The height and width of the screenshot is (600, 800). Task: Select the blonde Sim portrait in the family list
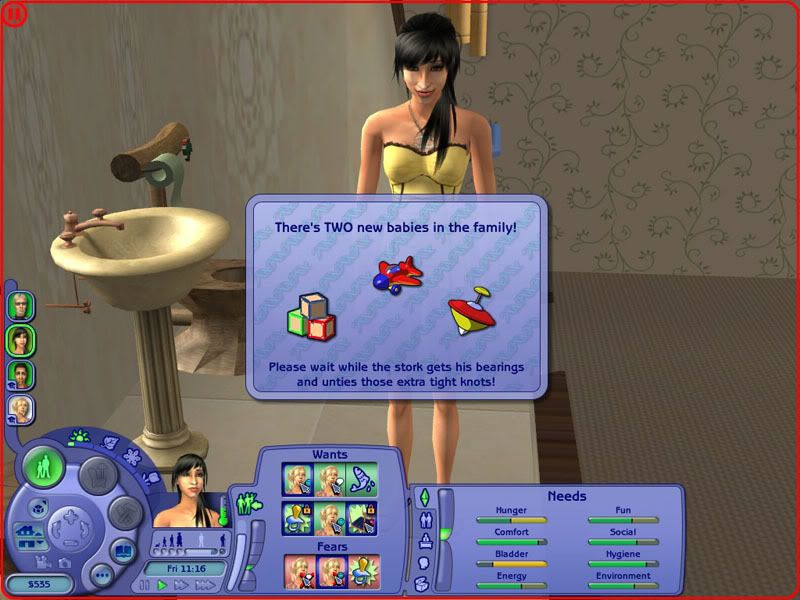coord(20,408)
